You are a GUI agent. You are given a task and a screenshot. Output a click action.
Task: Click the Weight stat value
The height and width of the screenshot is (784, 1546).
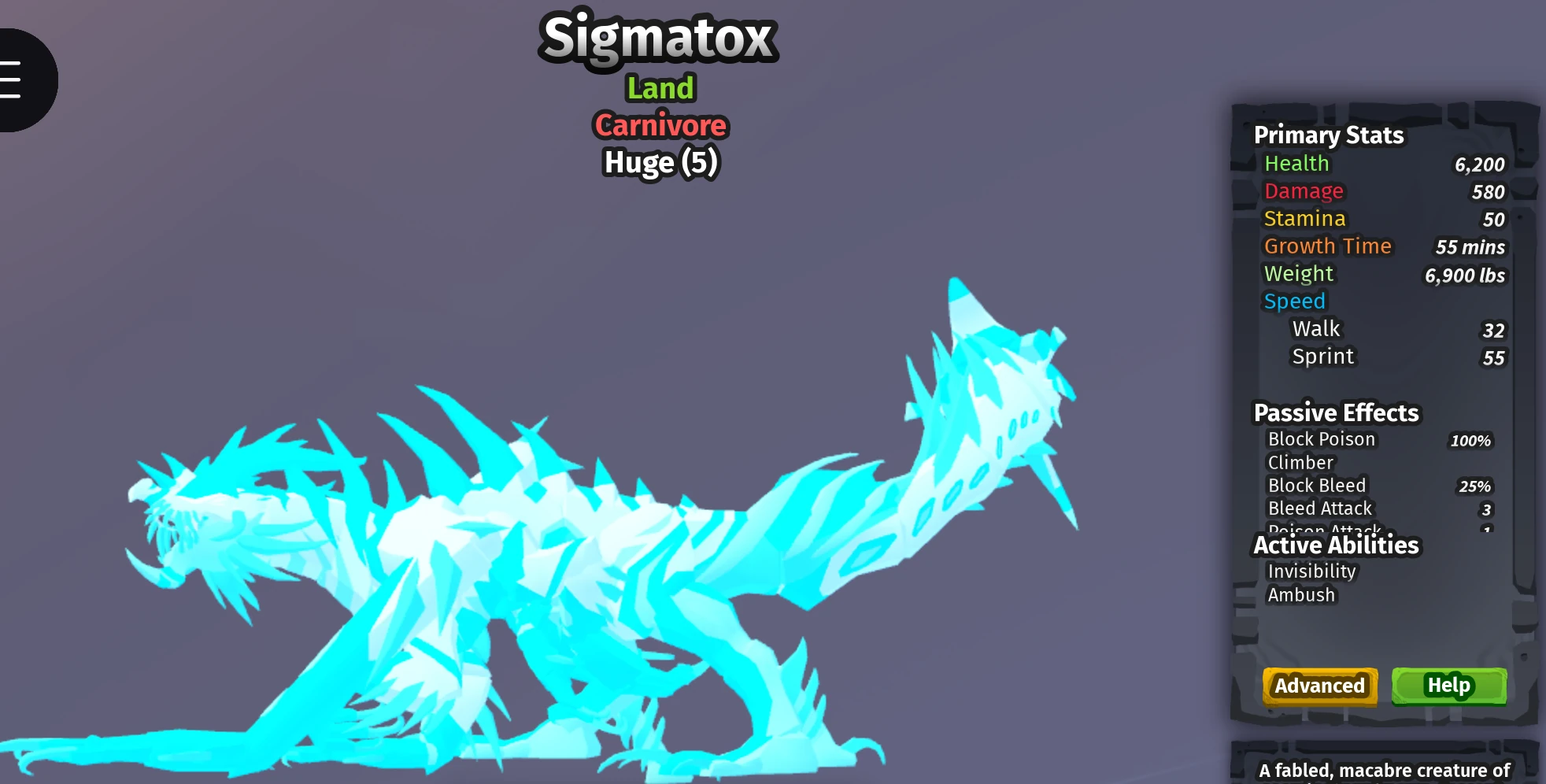click(1464, 276)
